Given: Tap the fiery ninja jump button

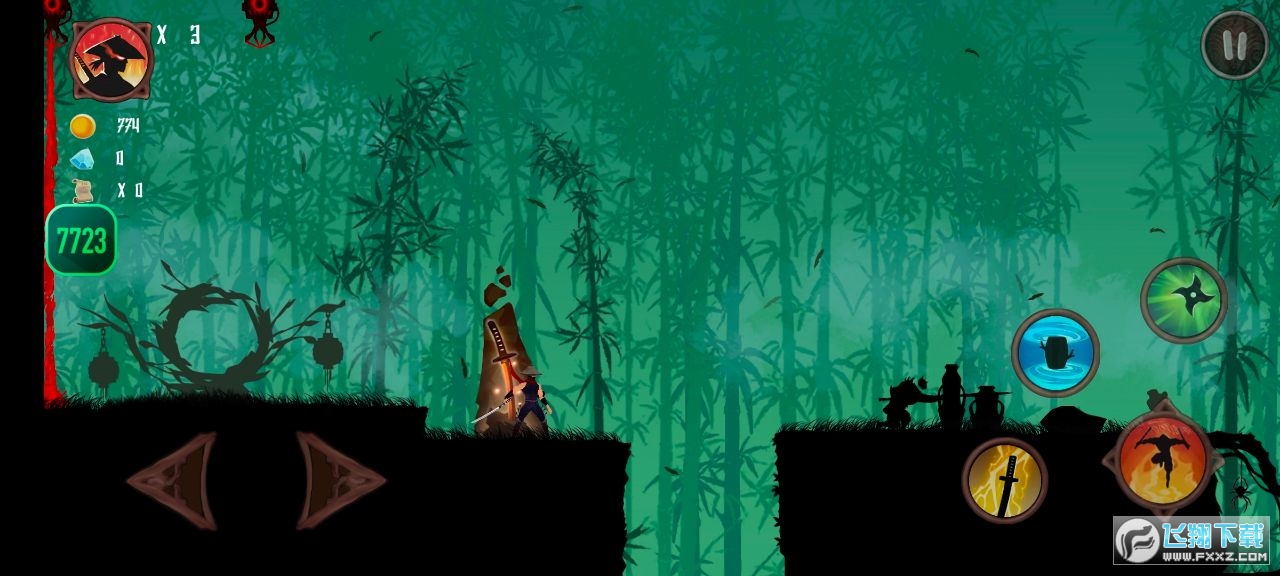Looking at the screenshot, I should coord(1162,461).
